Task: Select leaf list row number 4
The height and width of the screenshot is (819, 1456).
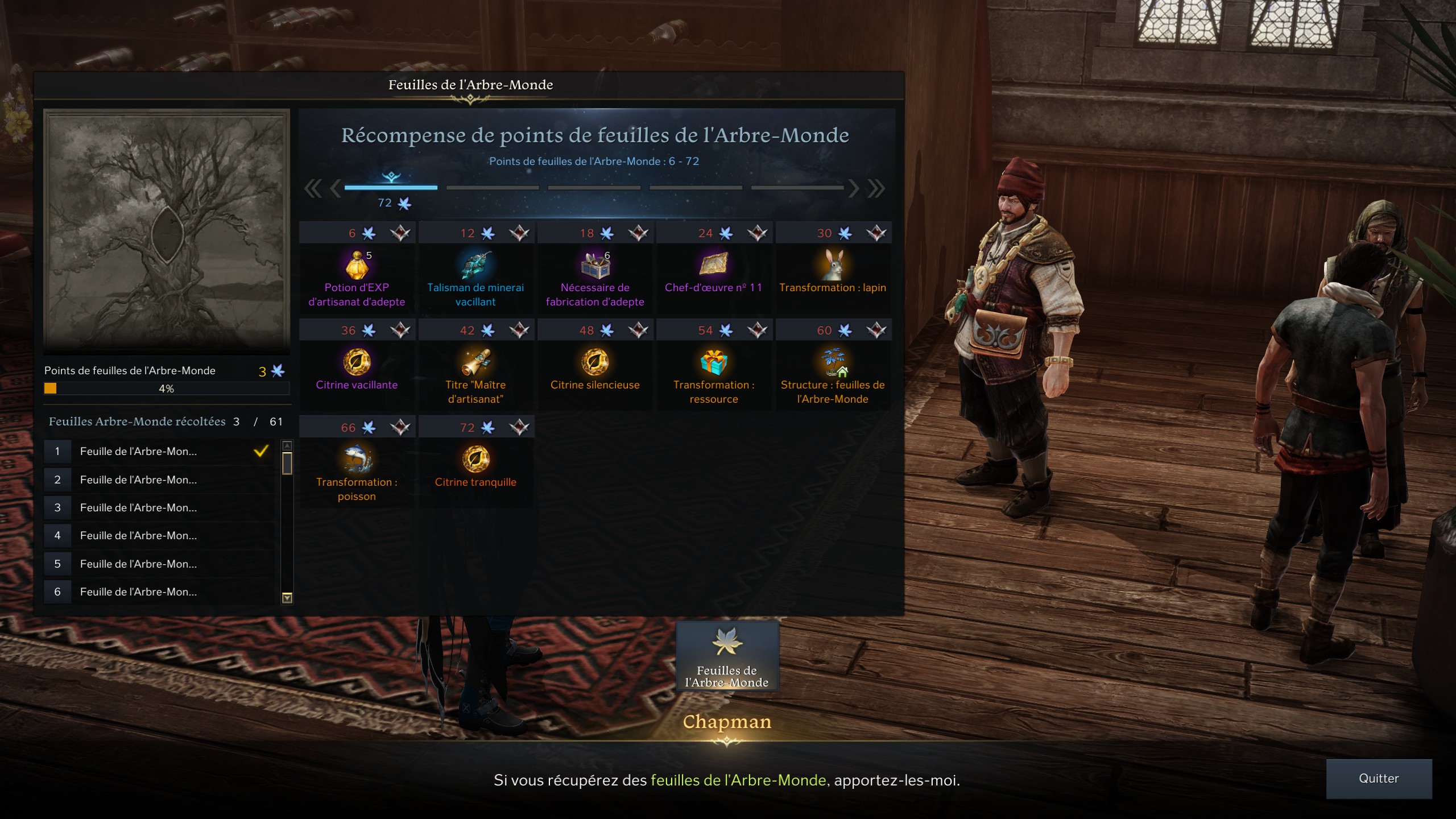Action: 159,536
